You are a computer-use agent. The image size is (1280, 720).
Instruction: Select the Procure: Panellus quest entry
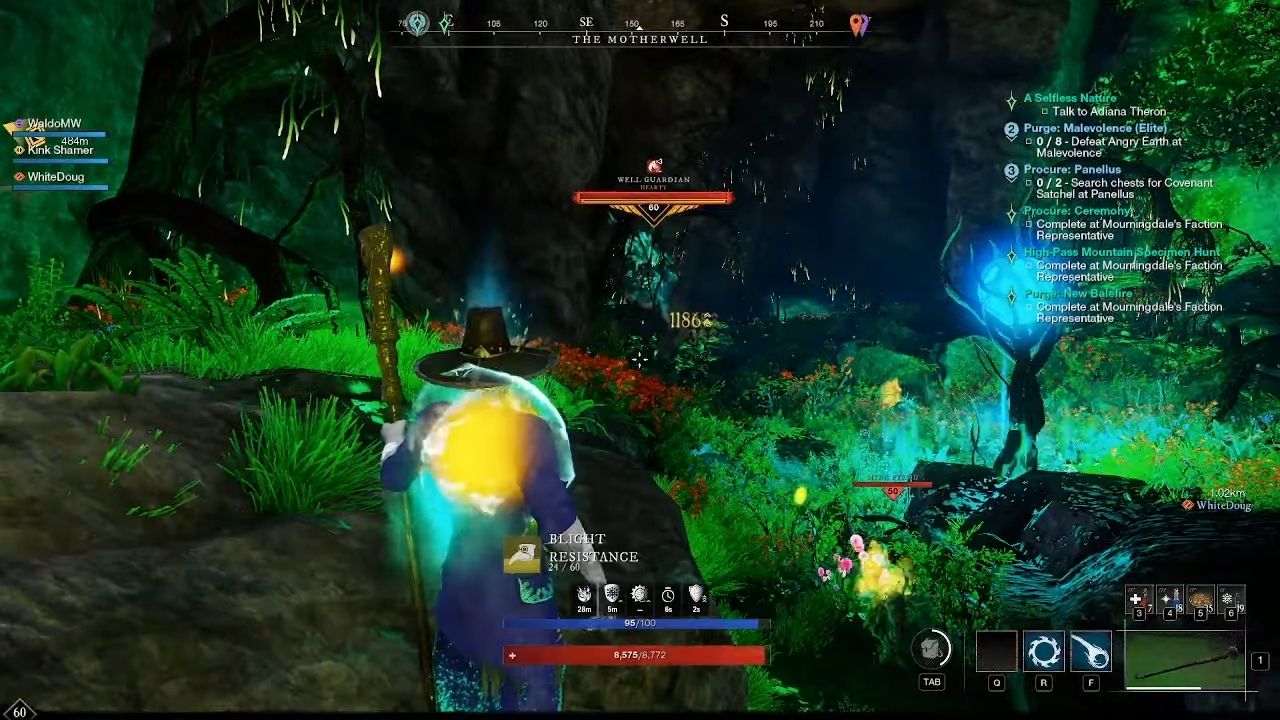coord(1072,170)
